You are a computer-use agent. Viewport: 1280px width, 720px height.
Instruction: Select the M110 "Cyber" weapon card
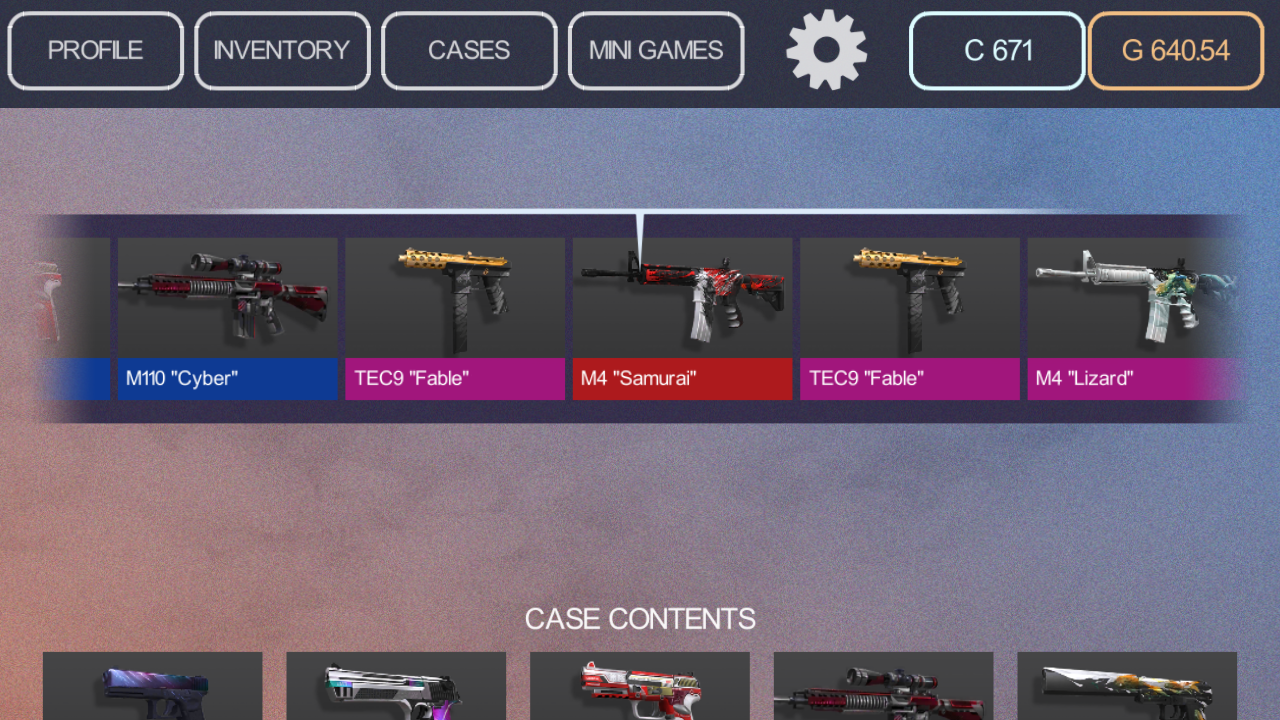(227, 300)
